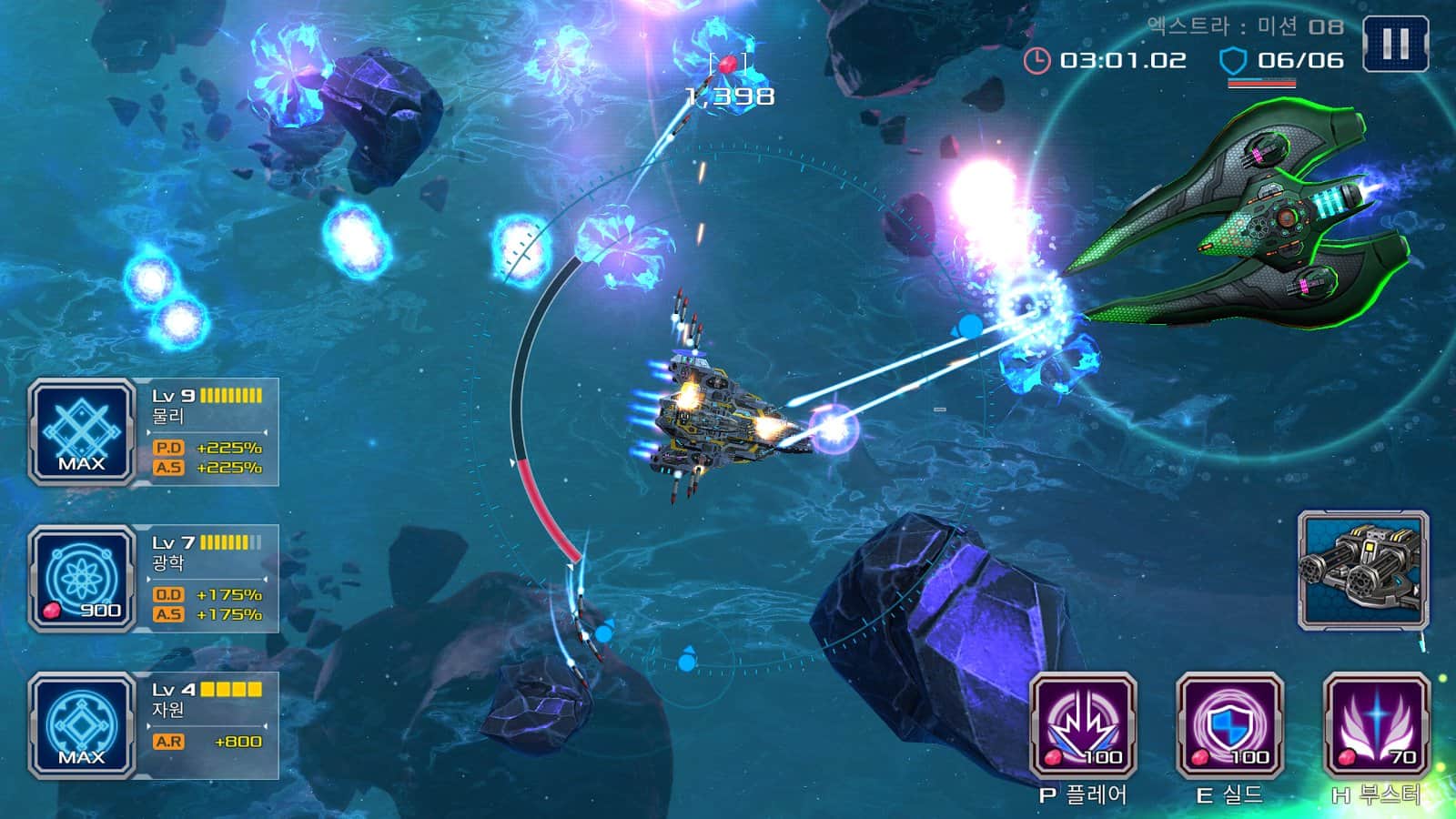
Task: Activate the H 부스터 (booster) skill
Action: [x=1376, y=725]
